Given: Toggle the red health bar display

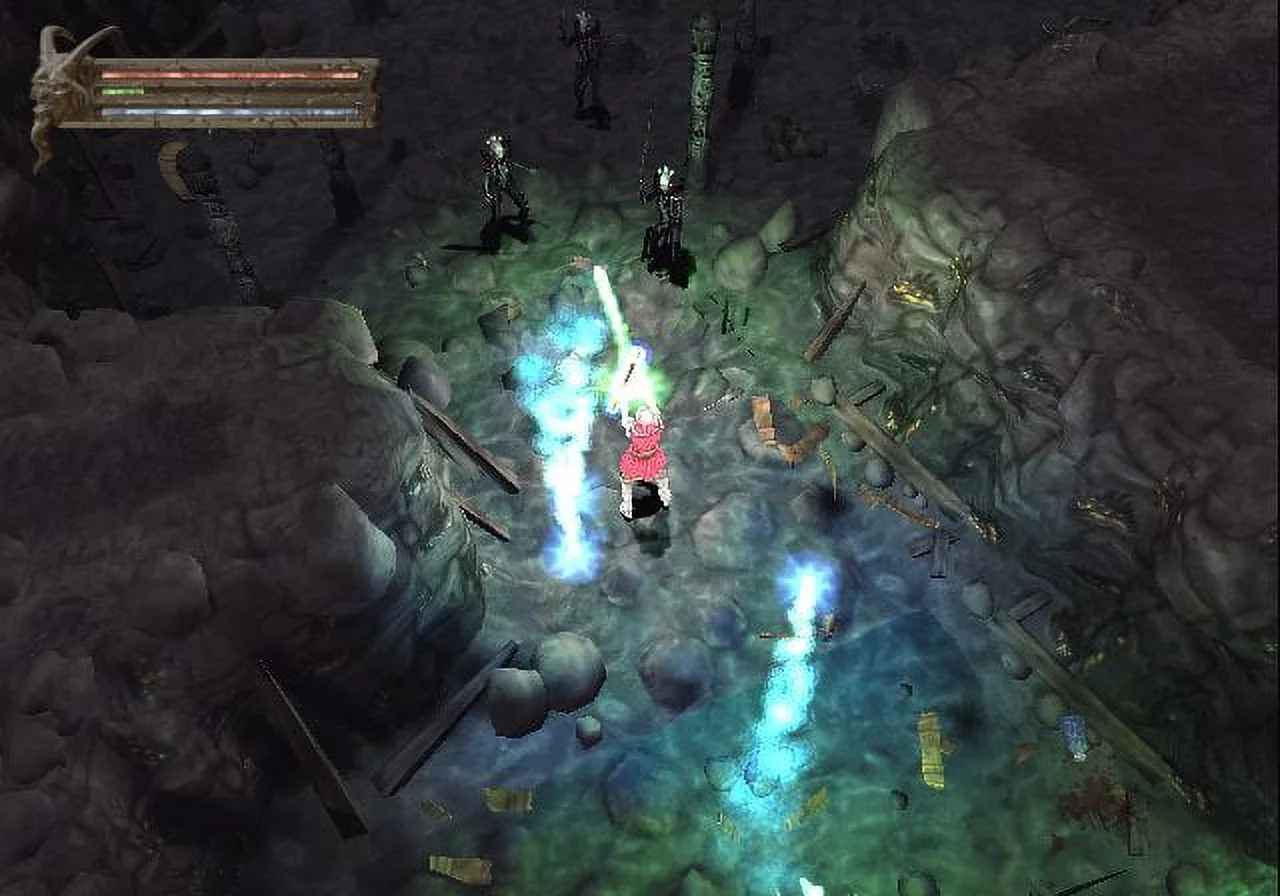Looking at the screenshot, I should (230, 73).
